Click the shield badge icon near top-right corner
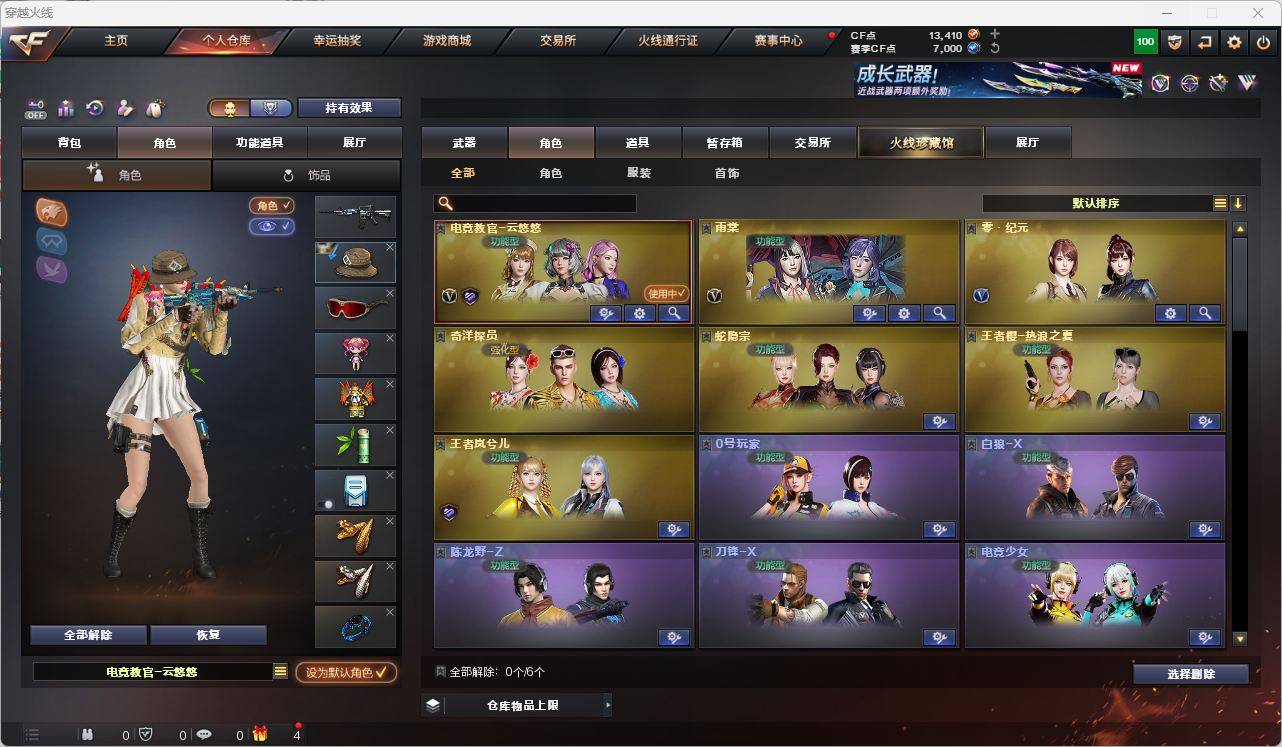 [1176, 42]
